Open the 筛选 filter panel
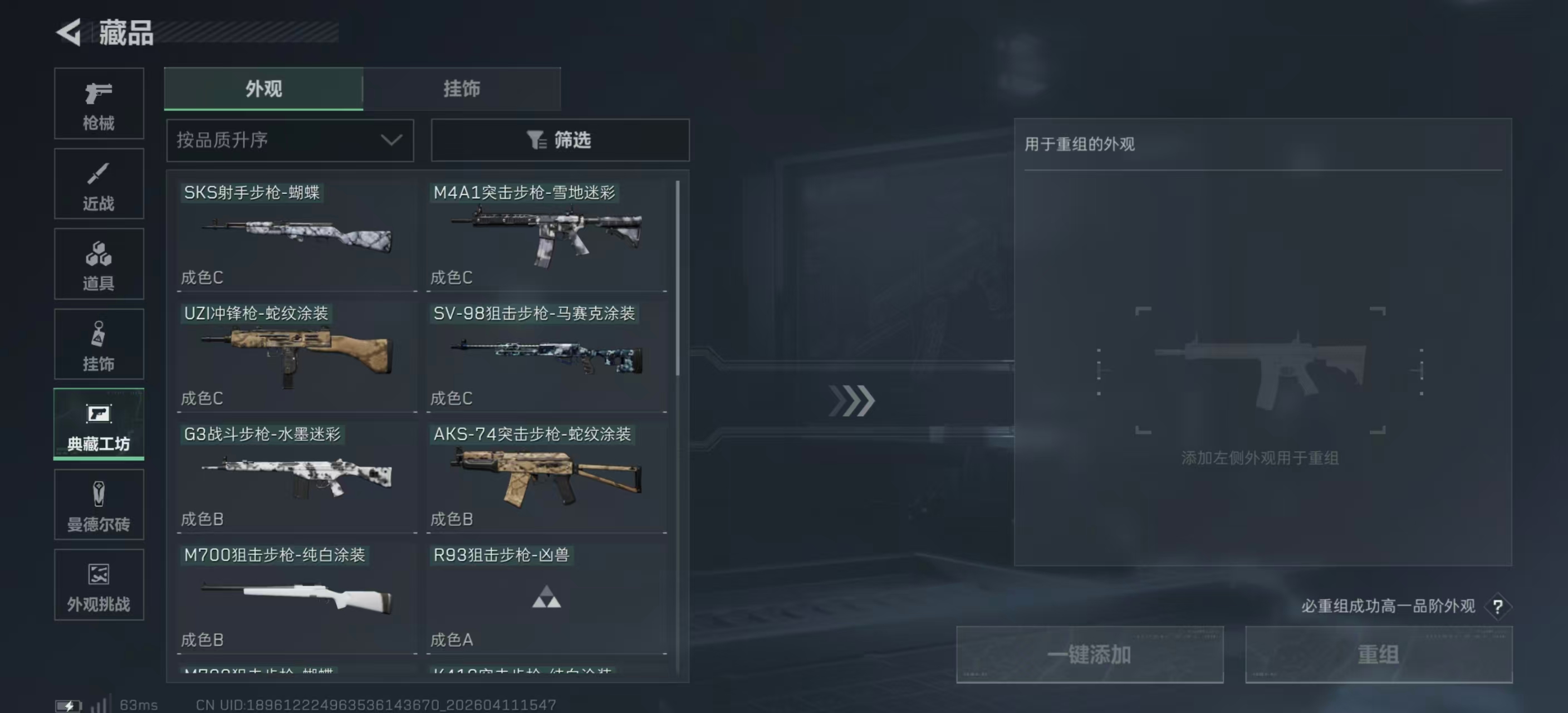The image size is (1568, 713). click(560, 140)
